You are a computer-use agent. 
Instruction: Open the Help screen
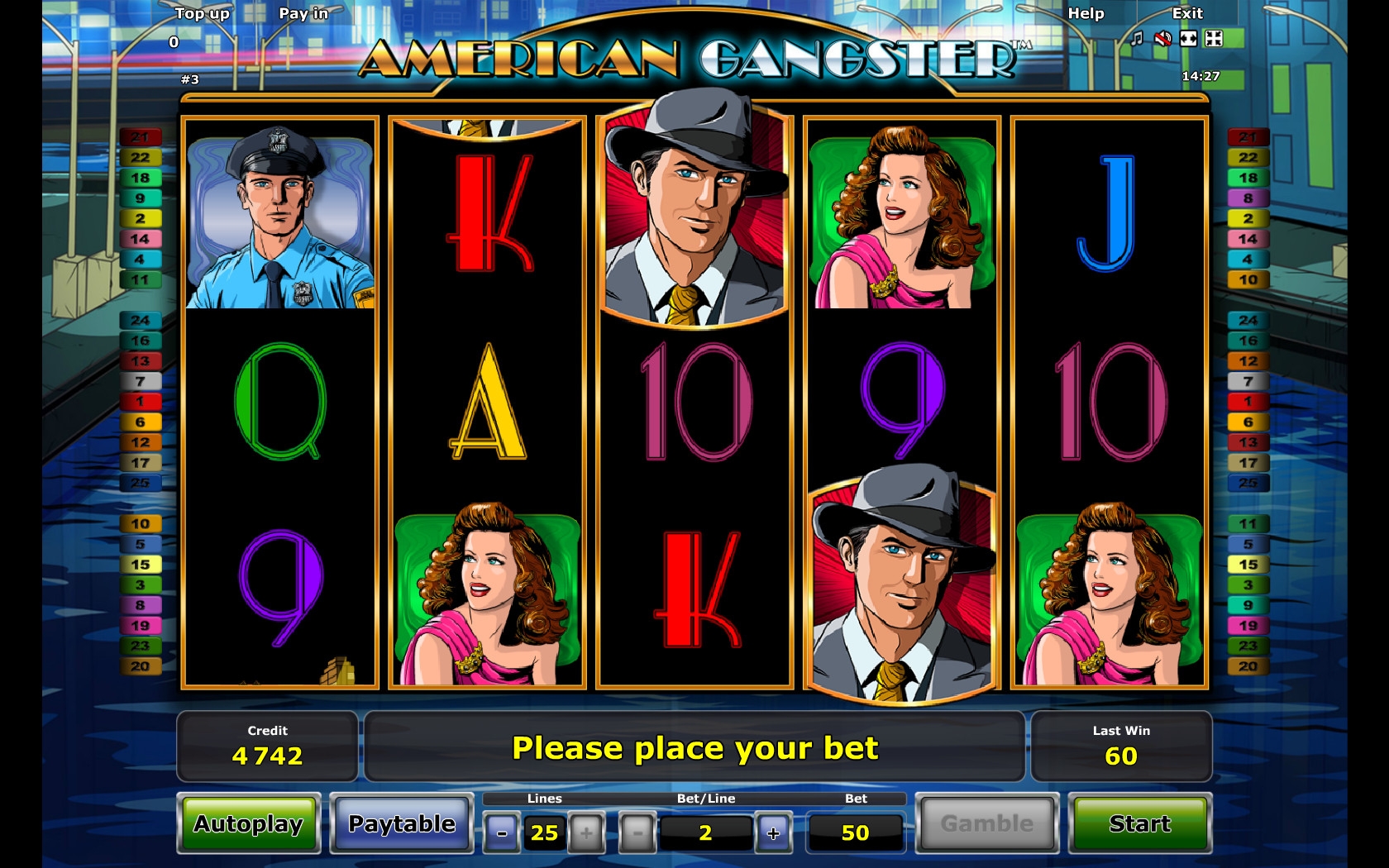(x=1086, y=13)
